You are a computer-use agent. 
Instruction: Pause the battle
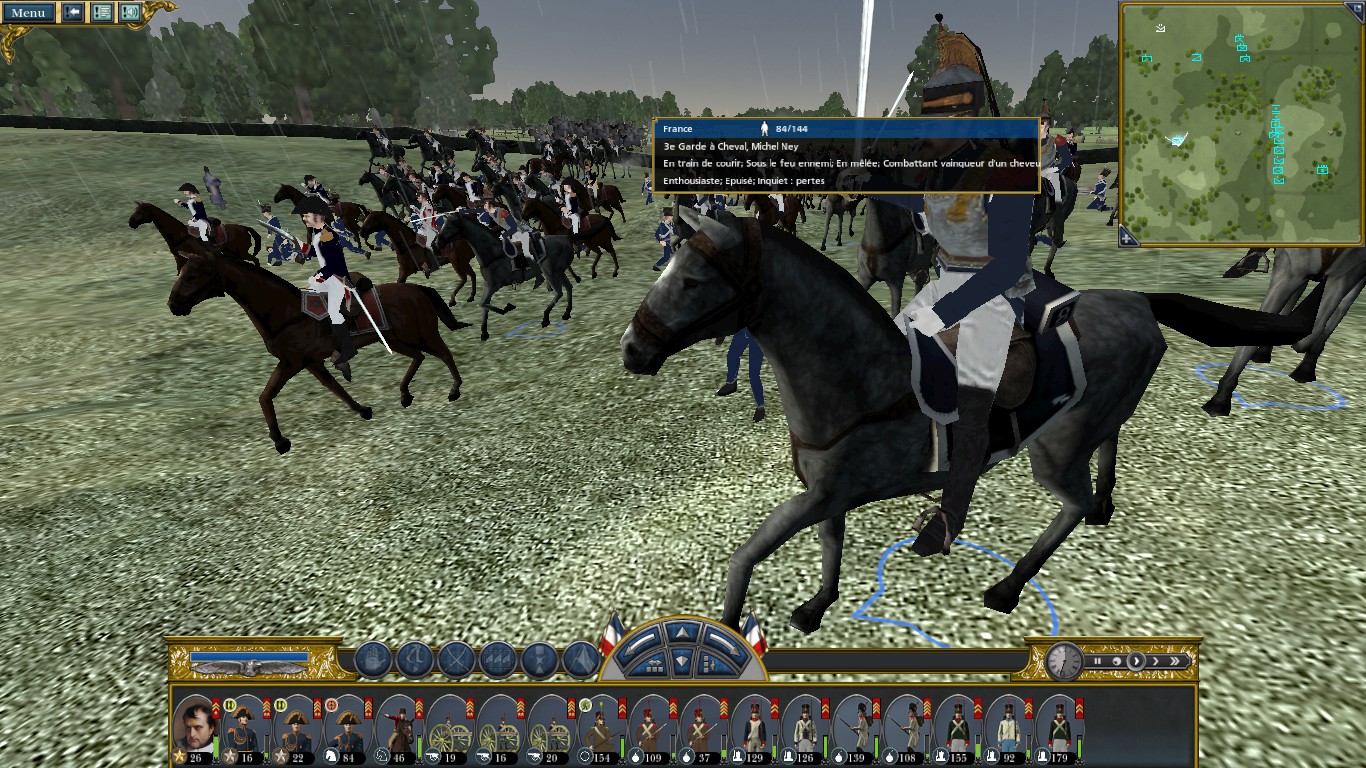(x=1097, y=661)
